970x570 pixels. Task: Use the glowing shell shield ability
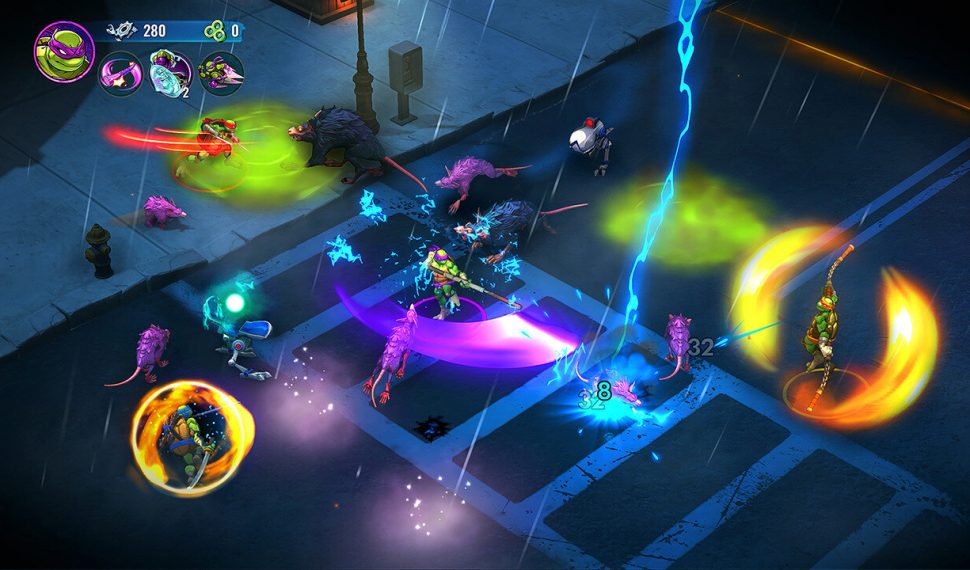coord(170,73)
